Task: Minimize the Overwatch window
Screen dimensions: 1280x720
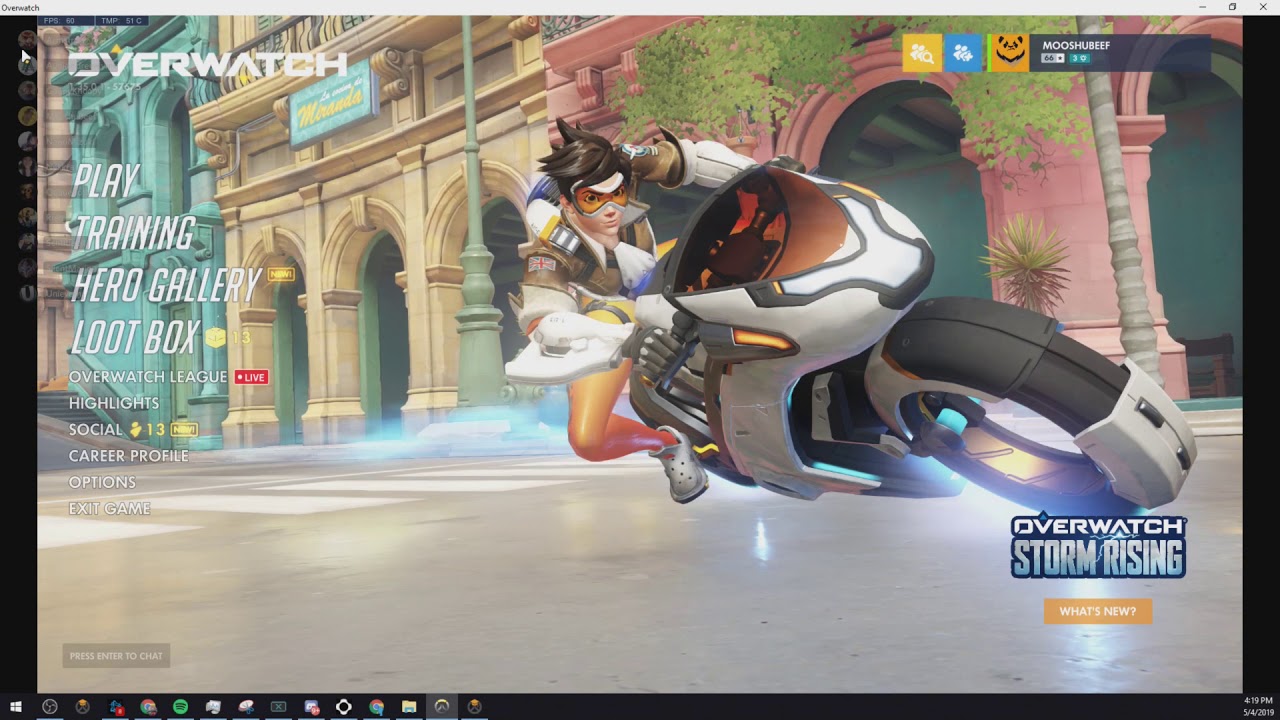Action: tap(1203, 7)
